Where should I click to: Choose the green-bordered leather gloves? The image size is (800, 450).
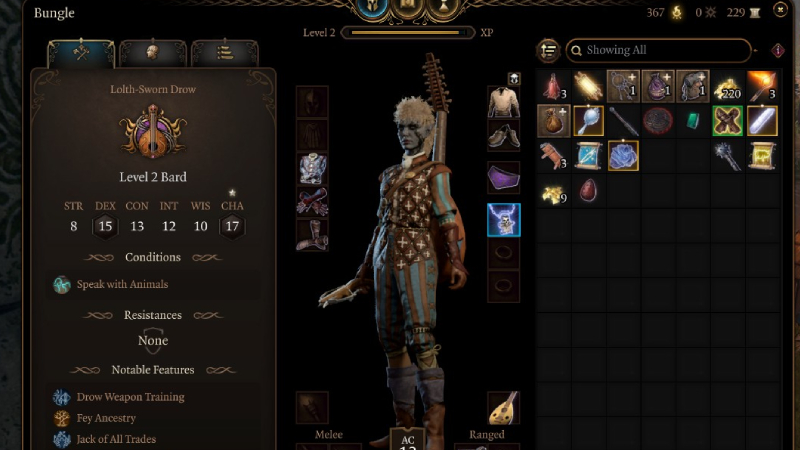[x=728, y=121]
